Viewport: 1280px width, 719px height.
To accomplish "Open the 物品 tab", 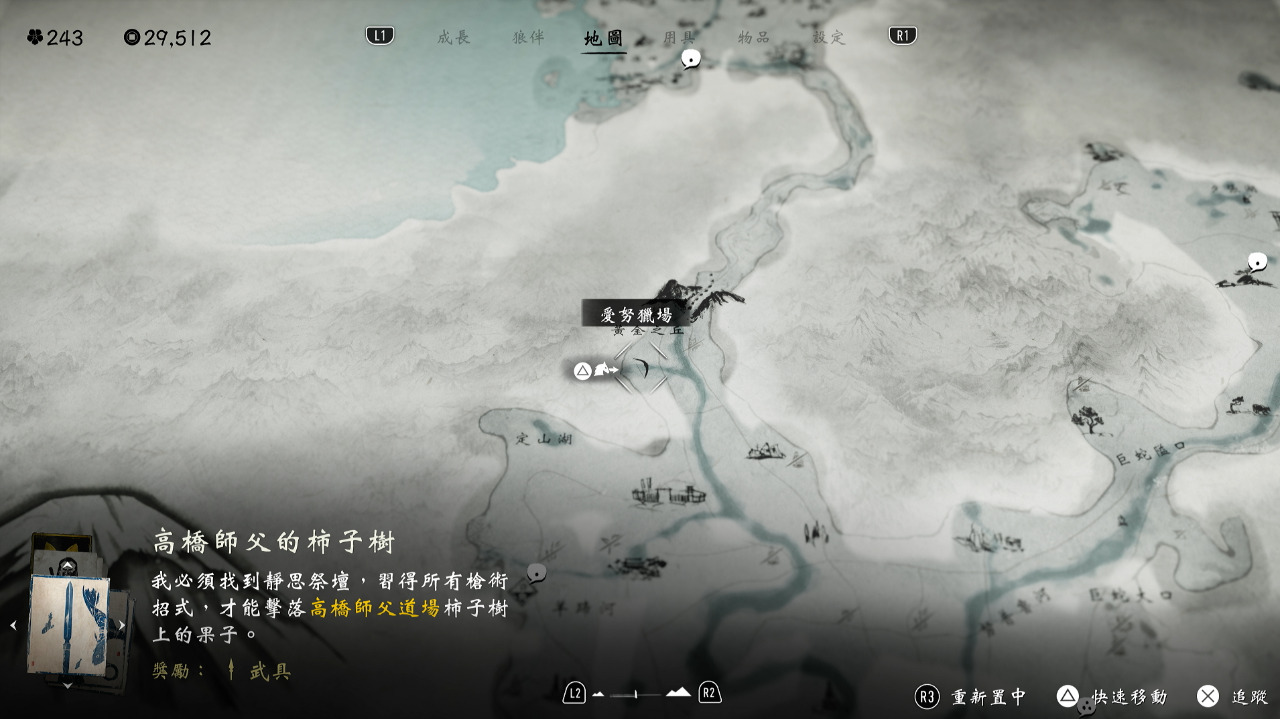I will [x=754, y=37].
